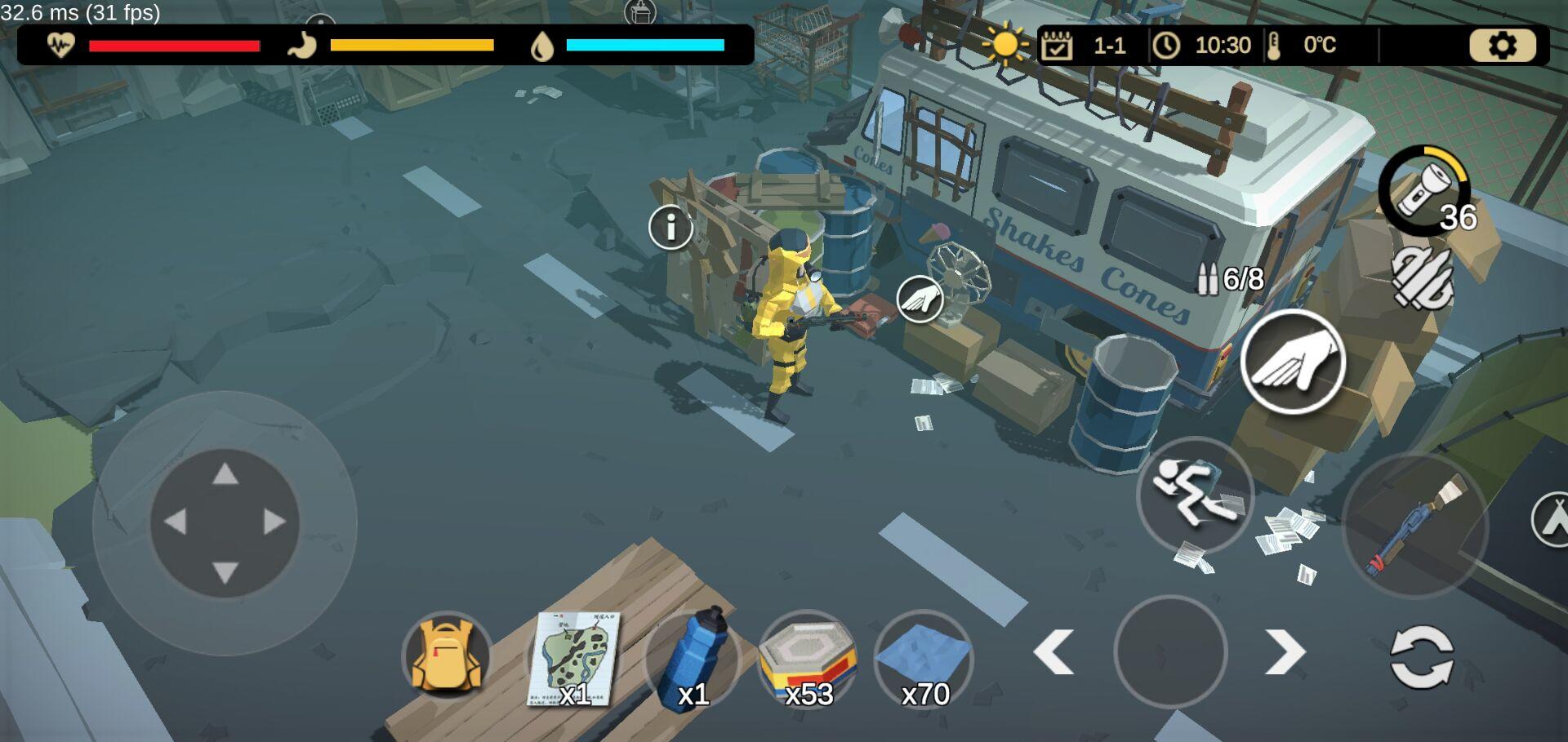Select the blue cloth slot x70
The image size is (1568, 742).
click(x=923, y=658)
